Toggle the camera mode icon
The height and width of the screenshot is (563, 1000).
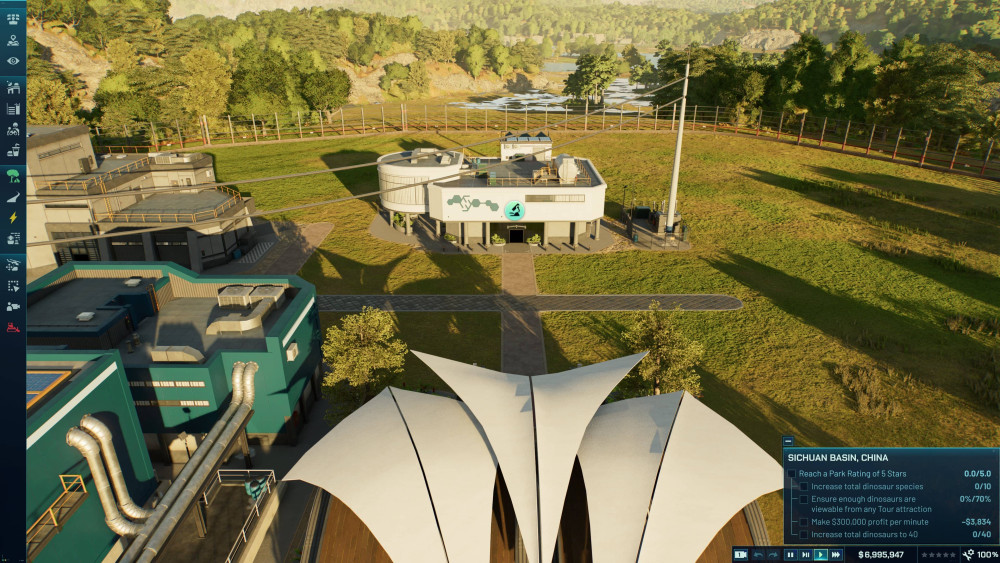(741, 554)
